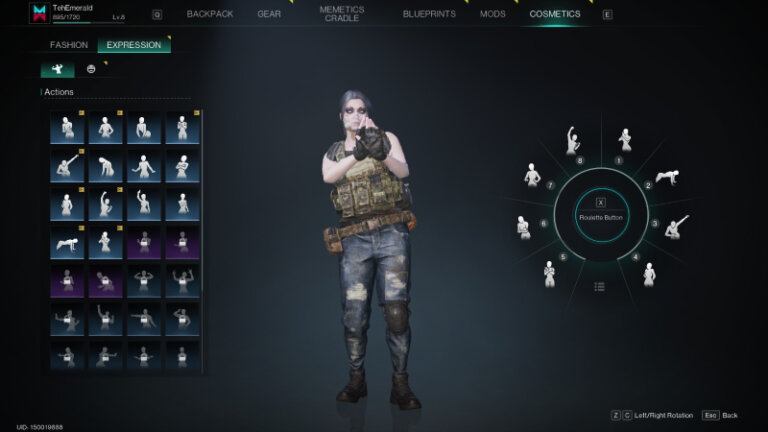Choose roulette slot 1 emote
768x432 pixels.
(625, 140)
